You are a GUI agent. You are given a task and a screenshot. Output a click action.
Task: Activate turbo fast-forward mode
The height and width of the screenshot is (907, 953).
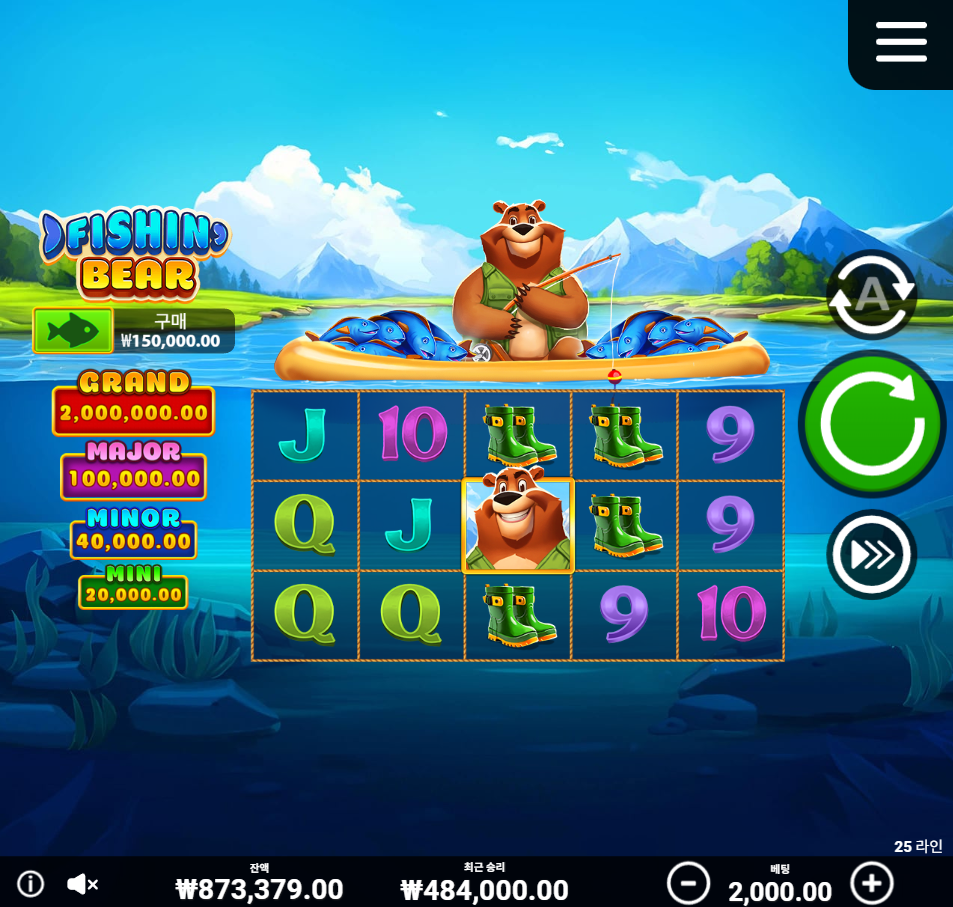[871, 554]
